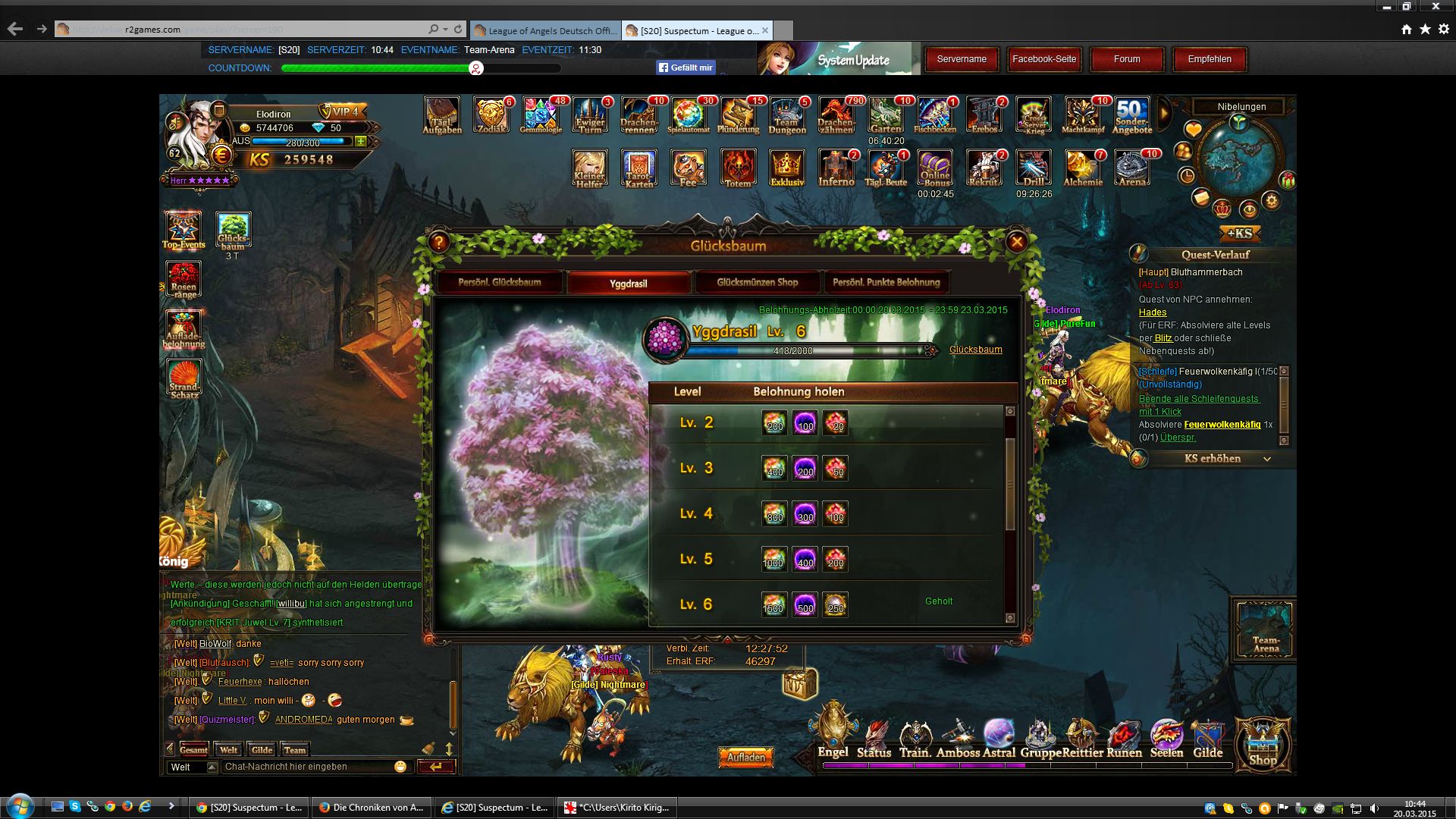This screenshot has height=819, width=1456.
Task: Click the Aufladen recharge button
Action: pyautogui.click(x=745, y=757)
